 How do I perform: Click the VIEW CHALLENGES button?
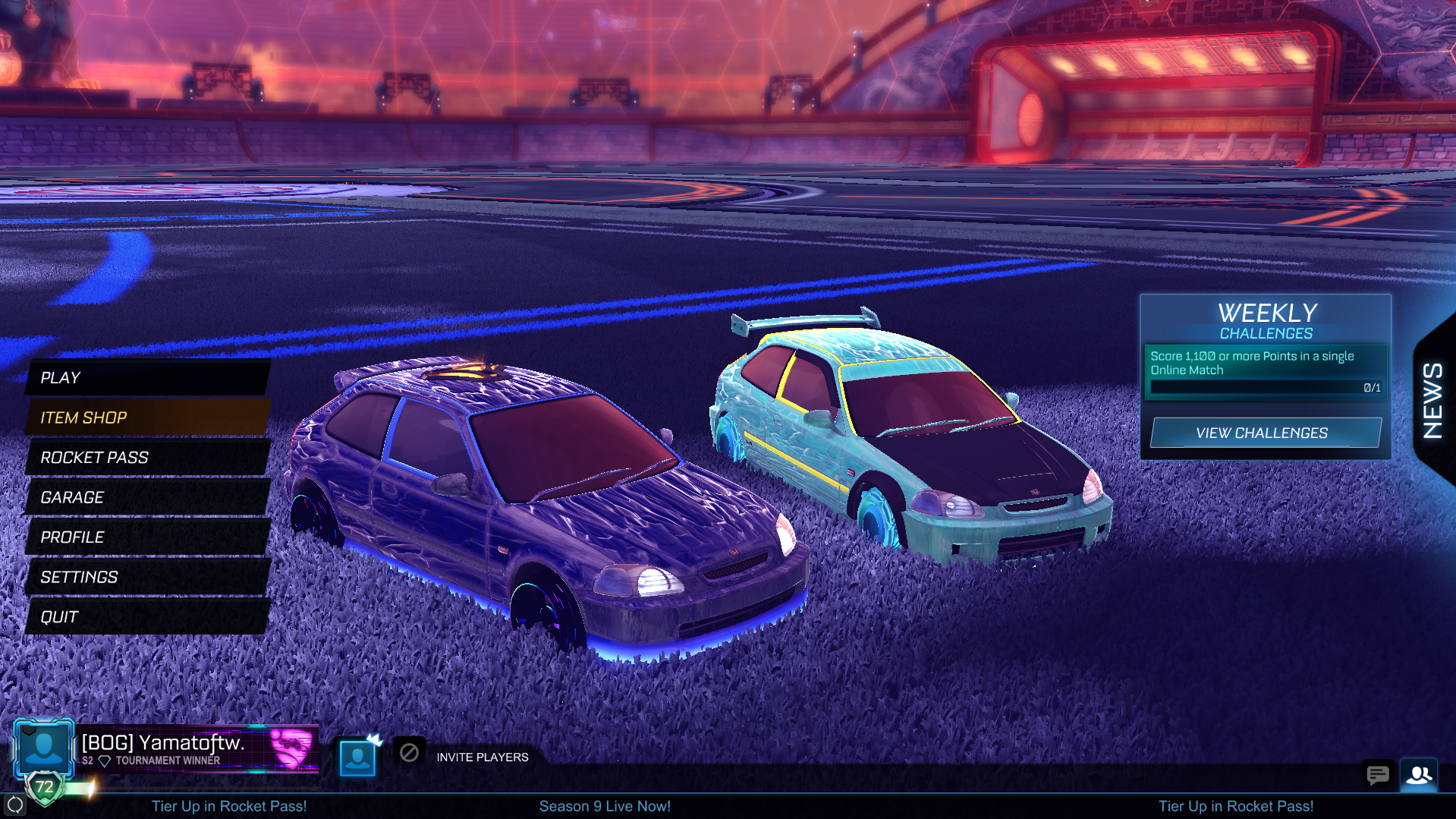point(1264,433)
